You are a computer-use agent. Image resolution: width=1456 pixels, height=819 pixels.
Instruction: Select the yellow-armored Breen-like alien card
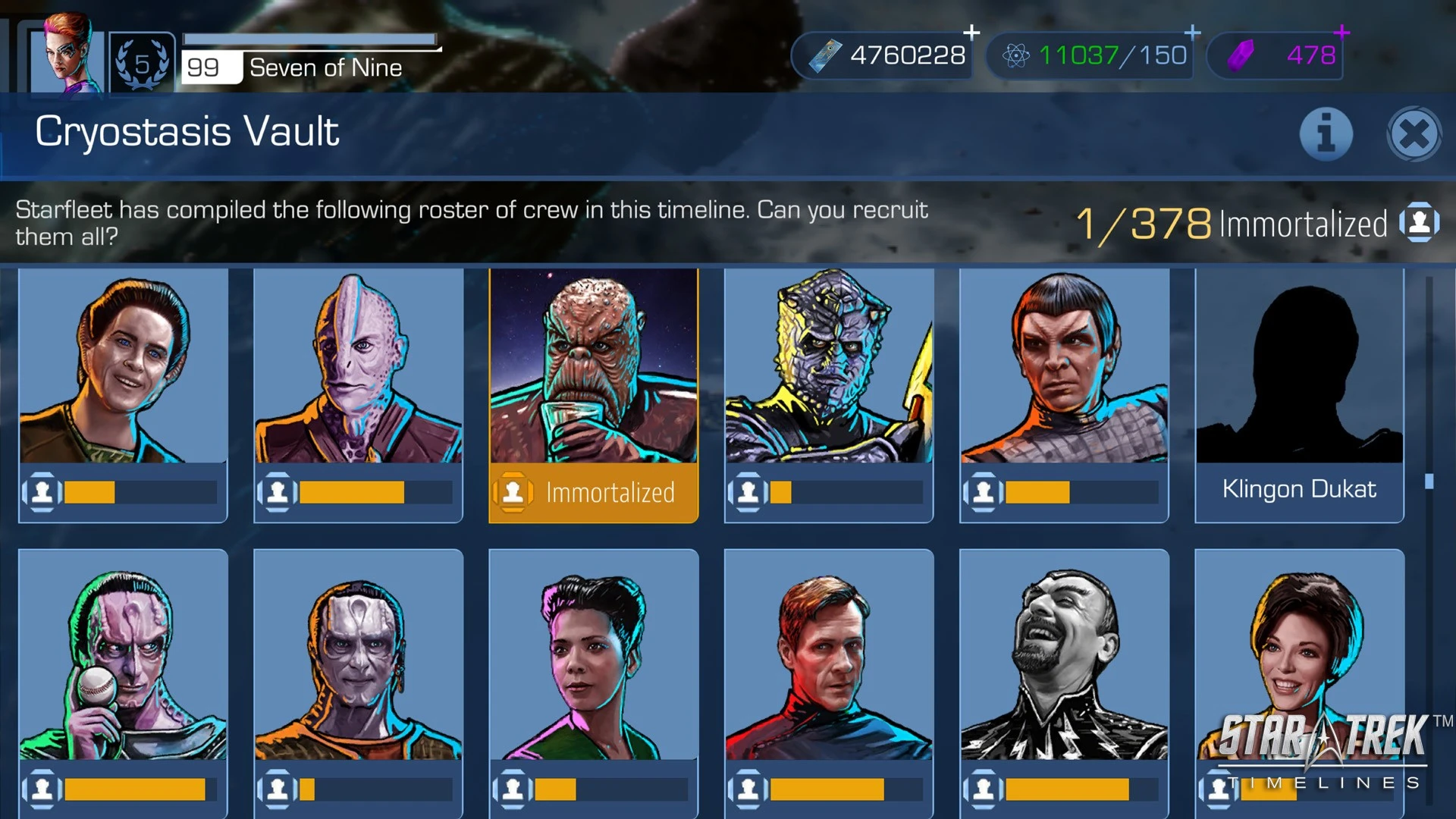click(x=828, y=394)
